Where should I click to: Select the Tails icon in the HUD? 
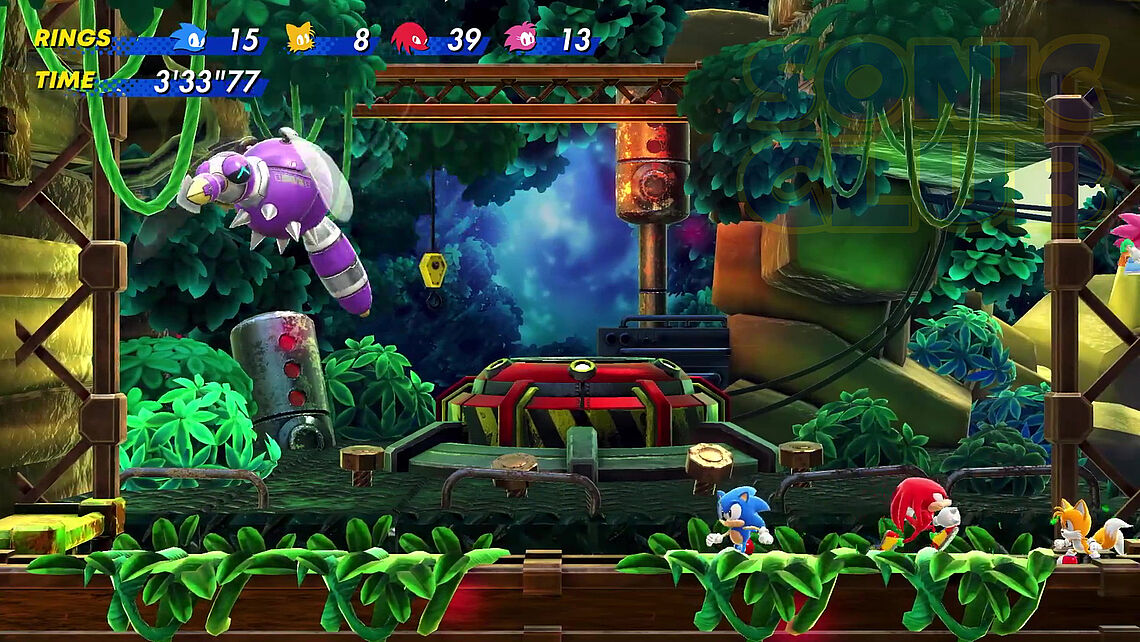pyautogui.click(x=300, y=38)
